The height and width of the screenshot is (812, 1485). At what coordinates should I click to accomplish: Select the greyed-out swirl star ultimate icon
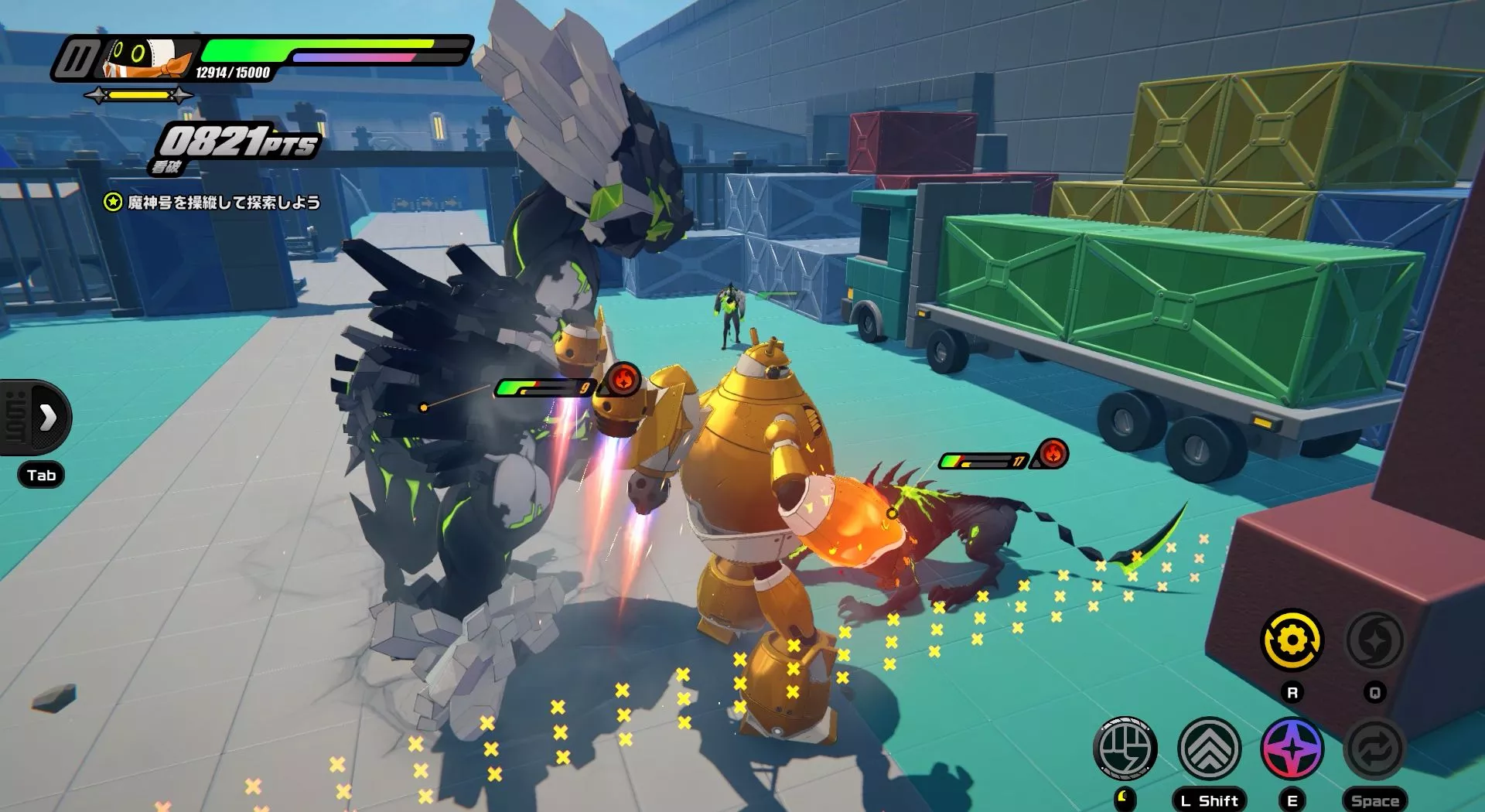coord(1374,640)
